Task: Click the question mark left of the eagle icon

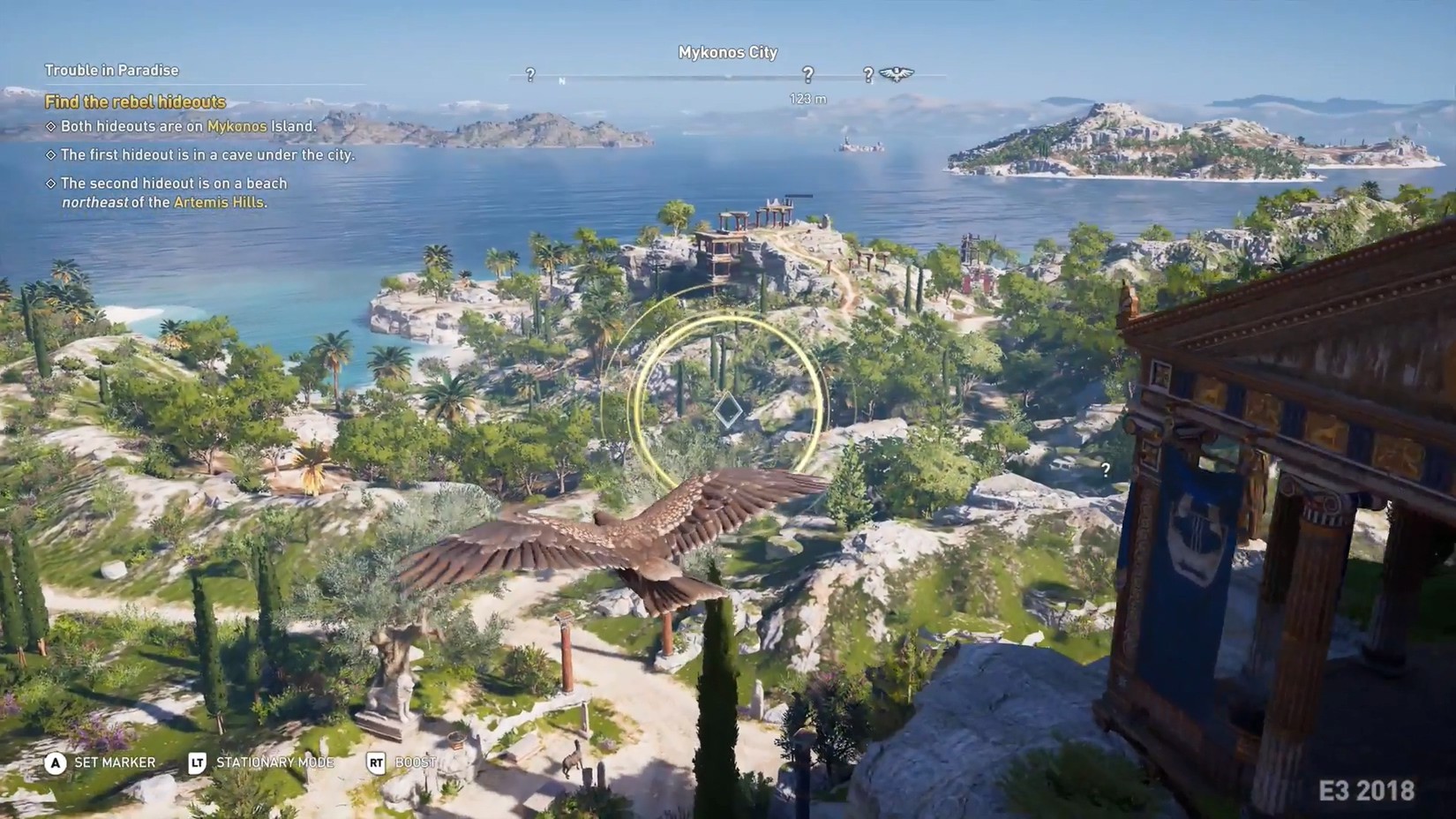Action: [x=868, y=74]
